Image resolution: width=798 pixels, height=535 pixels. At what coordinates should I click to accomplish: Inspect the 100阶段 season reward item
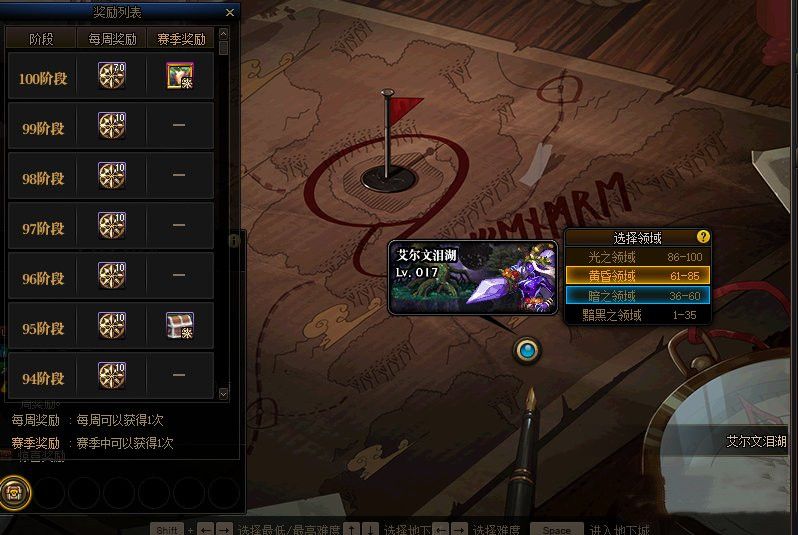coord(179,76)
